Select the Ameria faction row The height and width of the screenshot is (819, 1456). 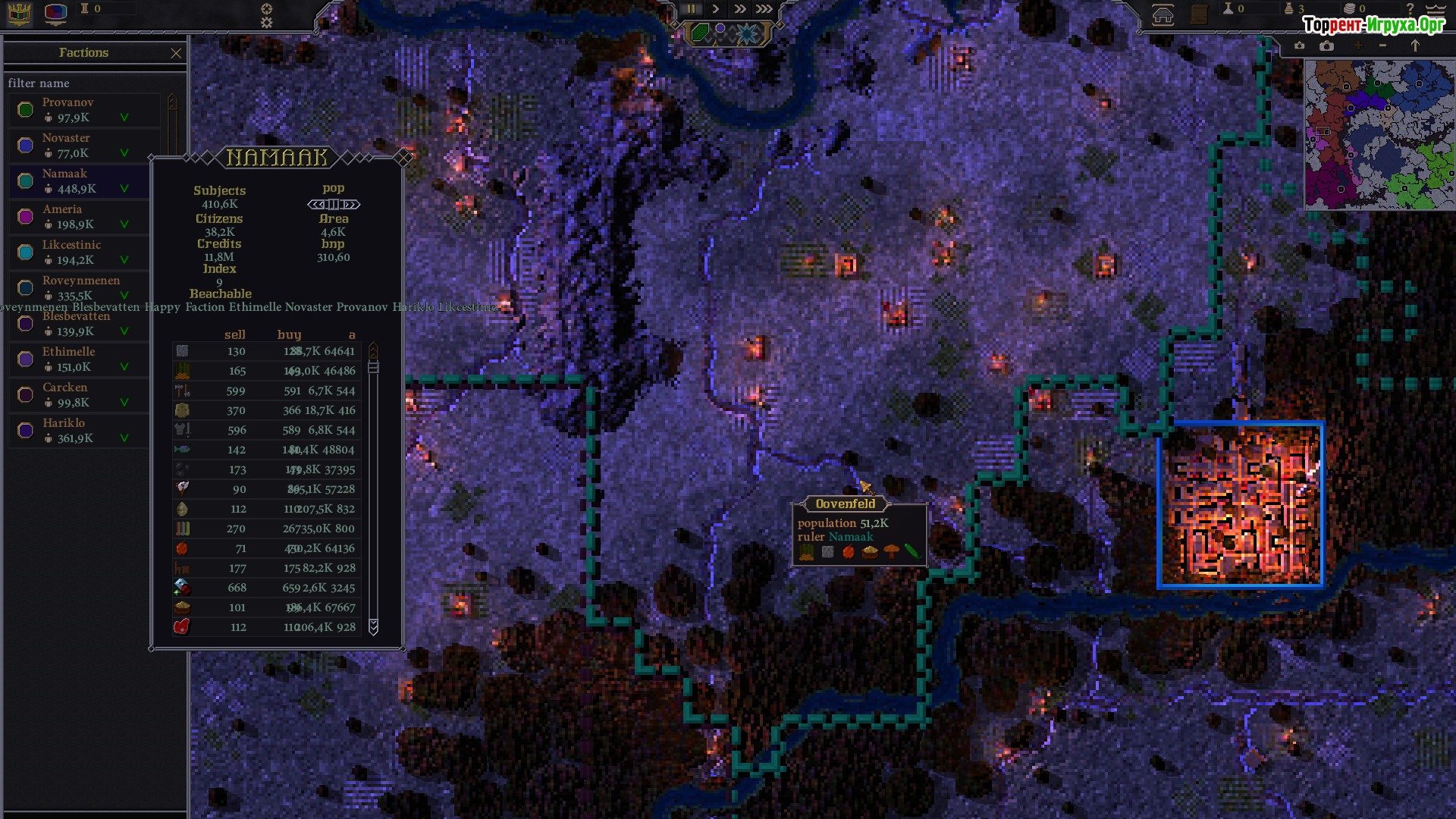(x=83, y=217)
